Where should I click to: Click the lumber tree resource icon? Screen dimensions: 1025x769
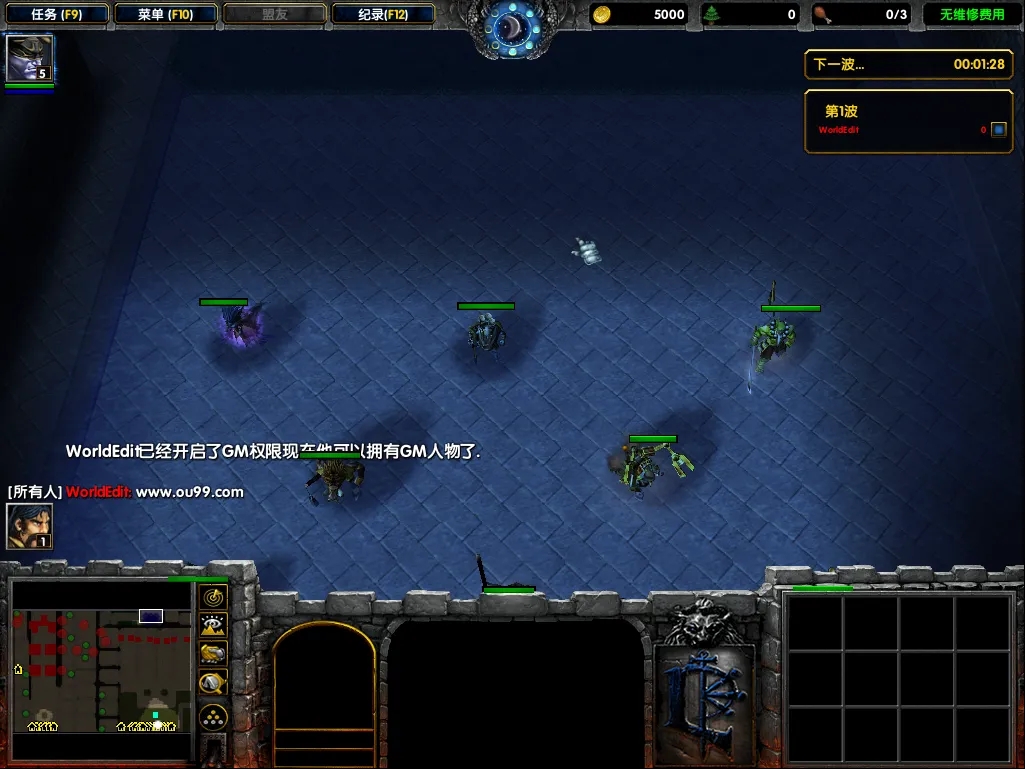point(712,14)
